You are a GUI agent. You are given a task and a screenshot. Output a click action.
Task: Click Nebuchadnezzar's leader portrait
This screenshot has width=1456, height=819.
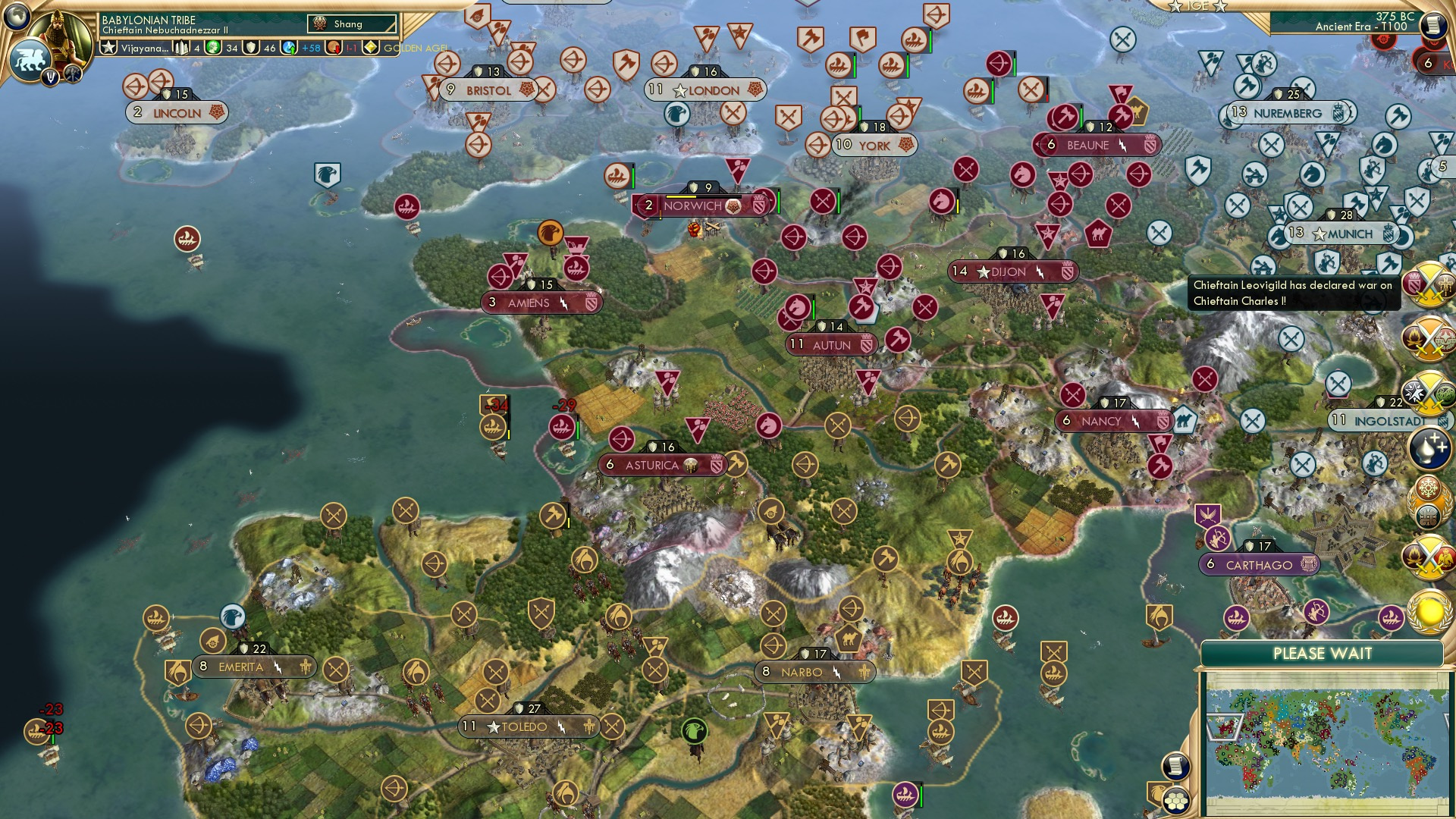click(59, 34)
